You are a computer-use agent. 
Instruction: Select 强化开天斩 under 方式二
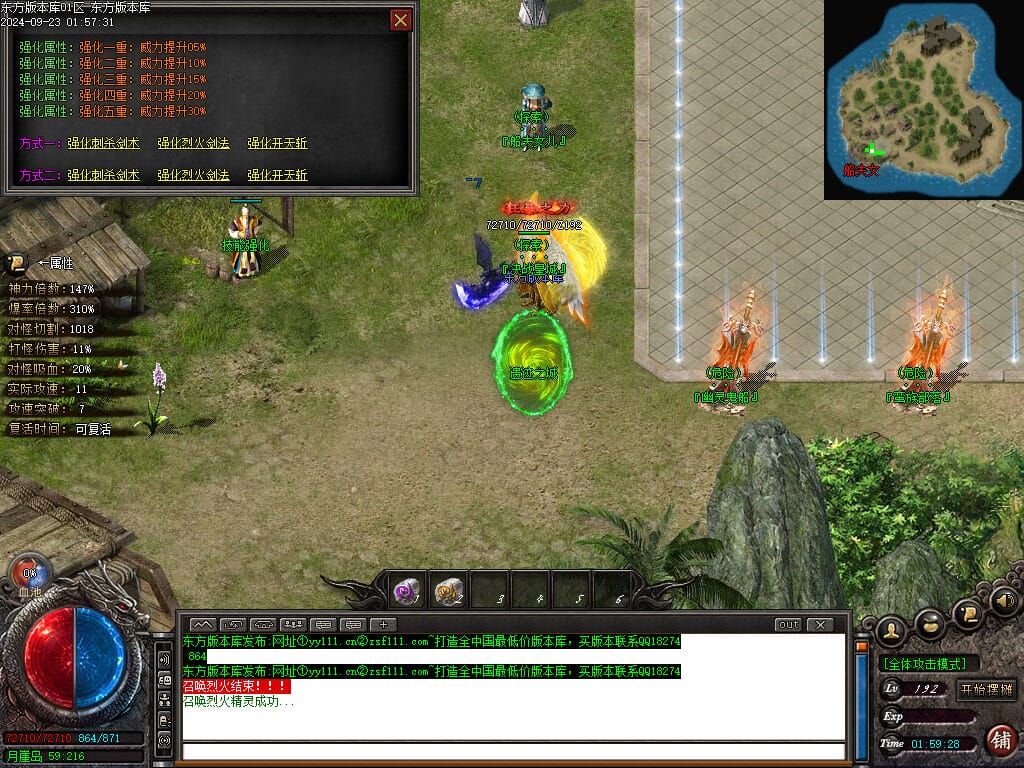pyautogui.click(x=277, y=176)
